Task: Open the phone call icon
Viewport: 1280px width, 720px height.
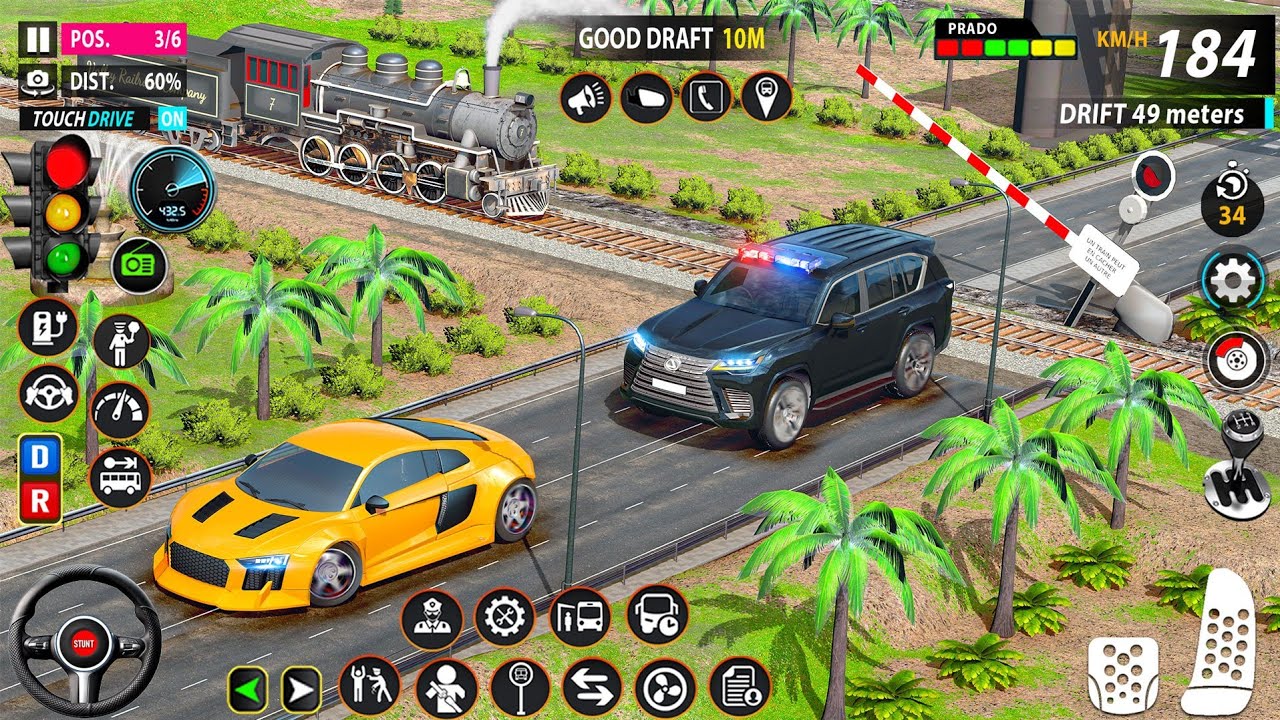Action: (706, 97)
